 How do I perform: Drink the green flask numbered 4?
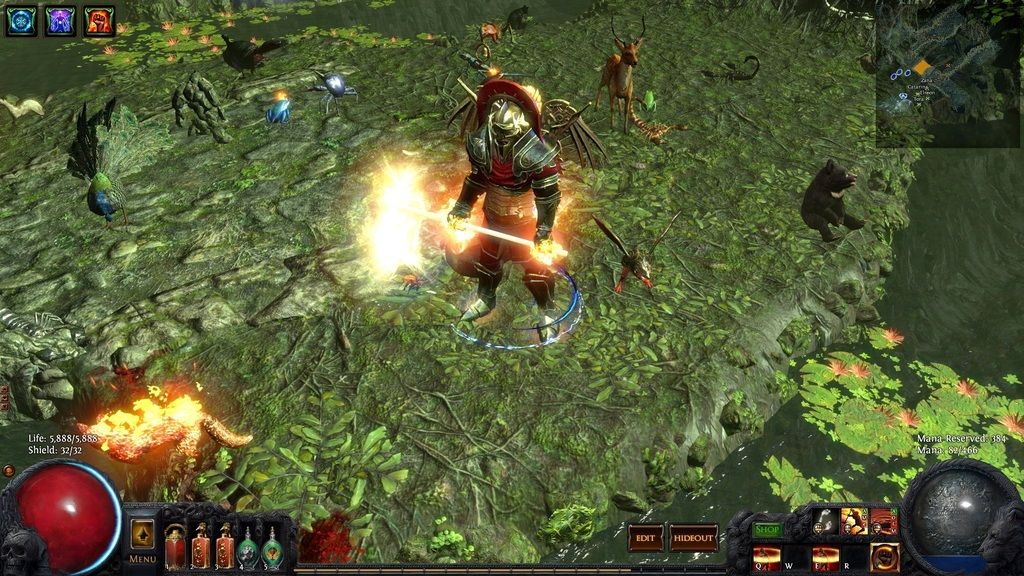(248, 548)
